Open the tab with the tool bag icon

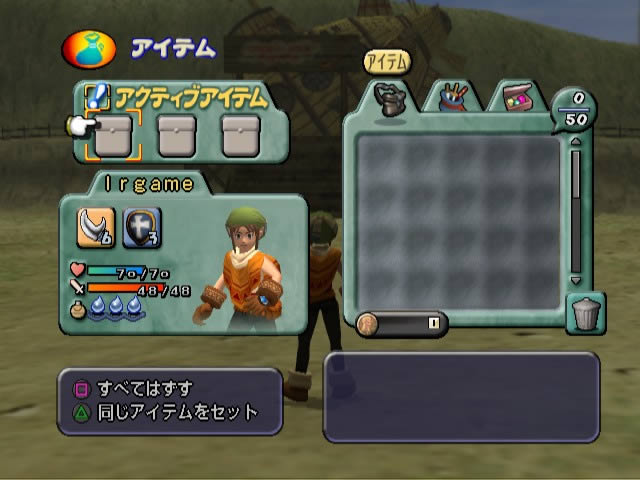click(453, 97)
